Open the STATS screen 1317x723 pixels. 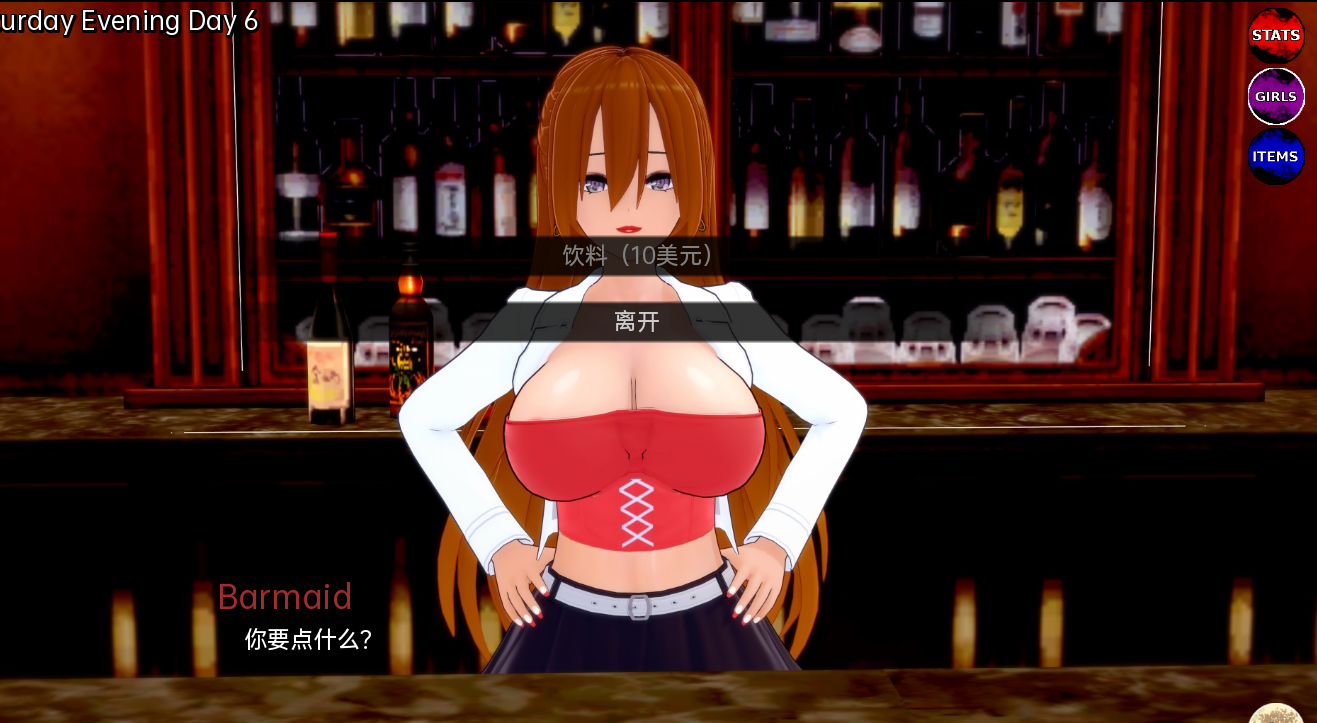[1276, 36]
